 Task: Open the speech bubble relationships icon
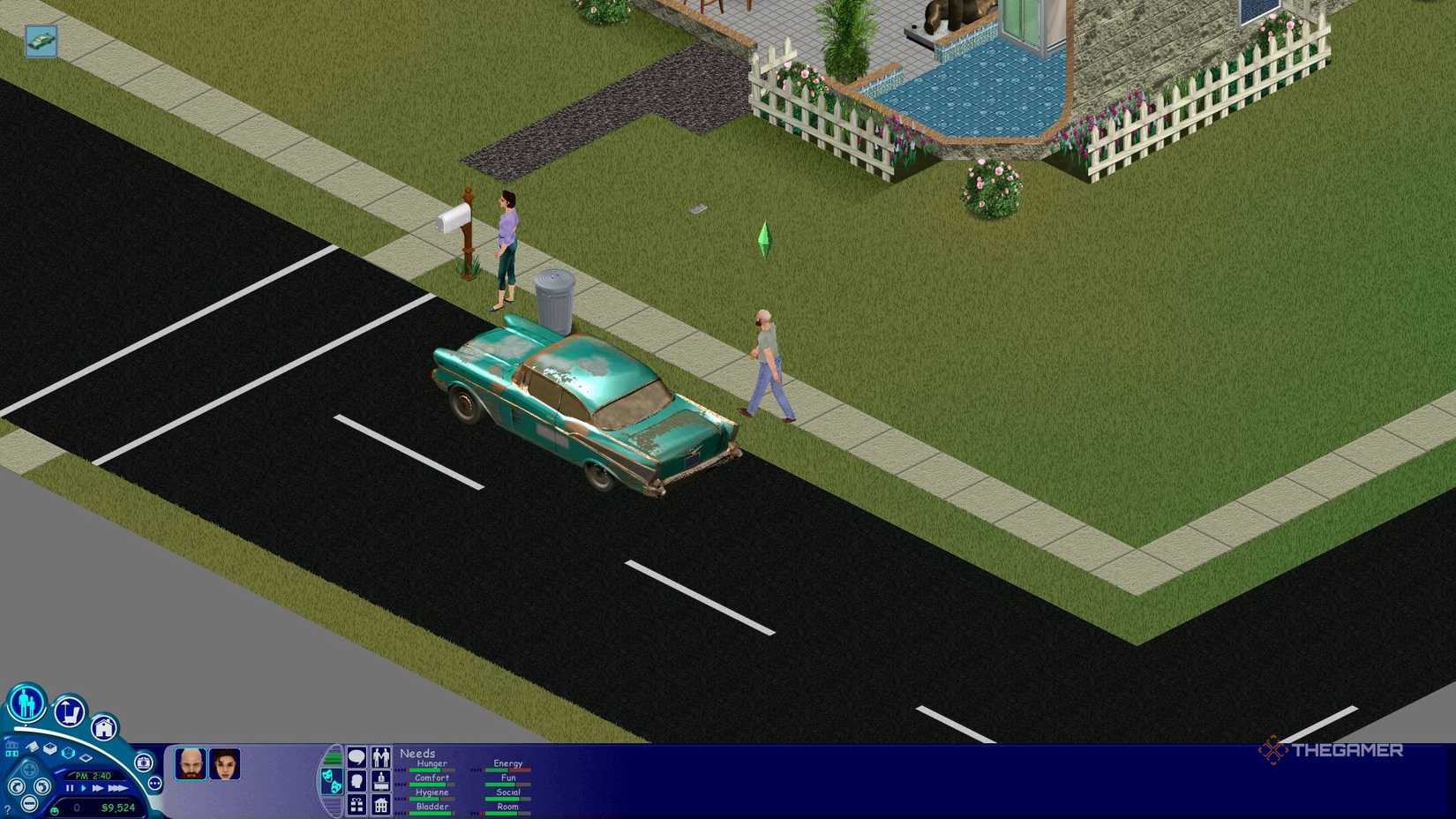tap(356, 755)
